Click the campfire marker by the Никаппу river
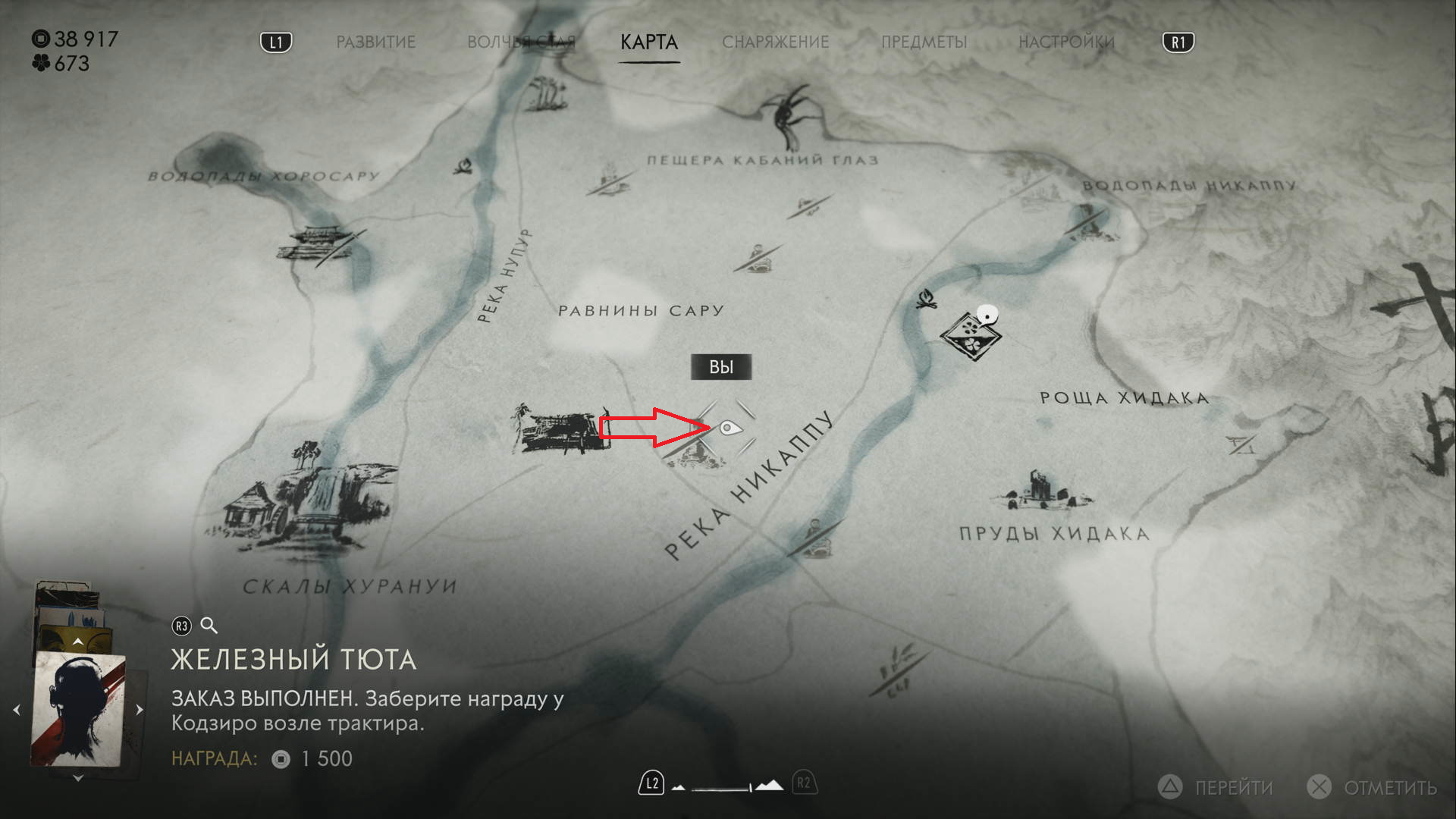 pyautogui.click(x=925, y=300)
